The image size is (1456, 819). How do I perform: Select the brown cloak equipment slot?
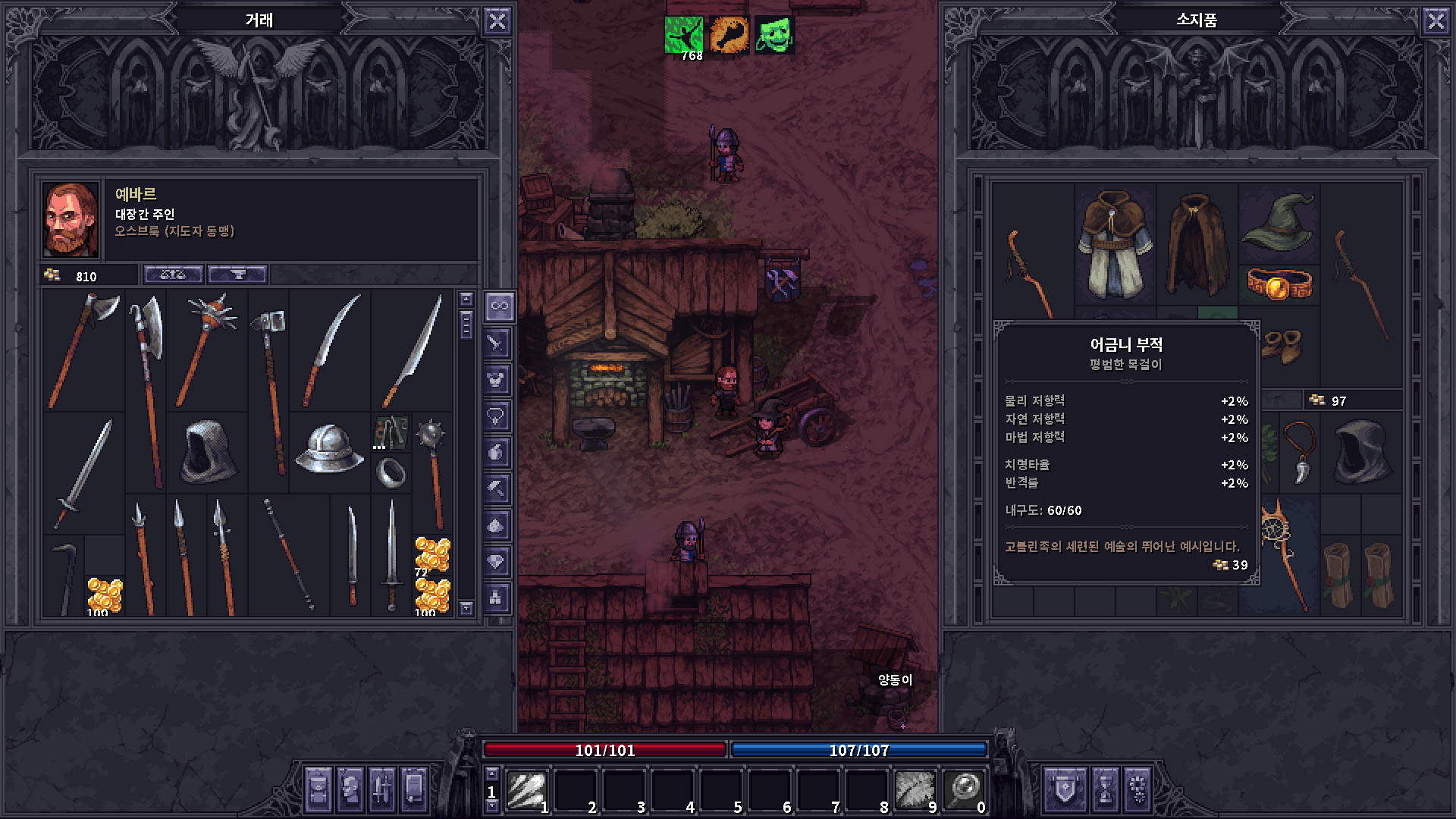coord(1197,244)
